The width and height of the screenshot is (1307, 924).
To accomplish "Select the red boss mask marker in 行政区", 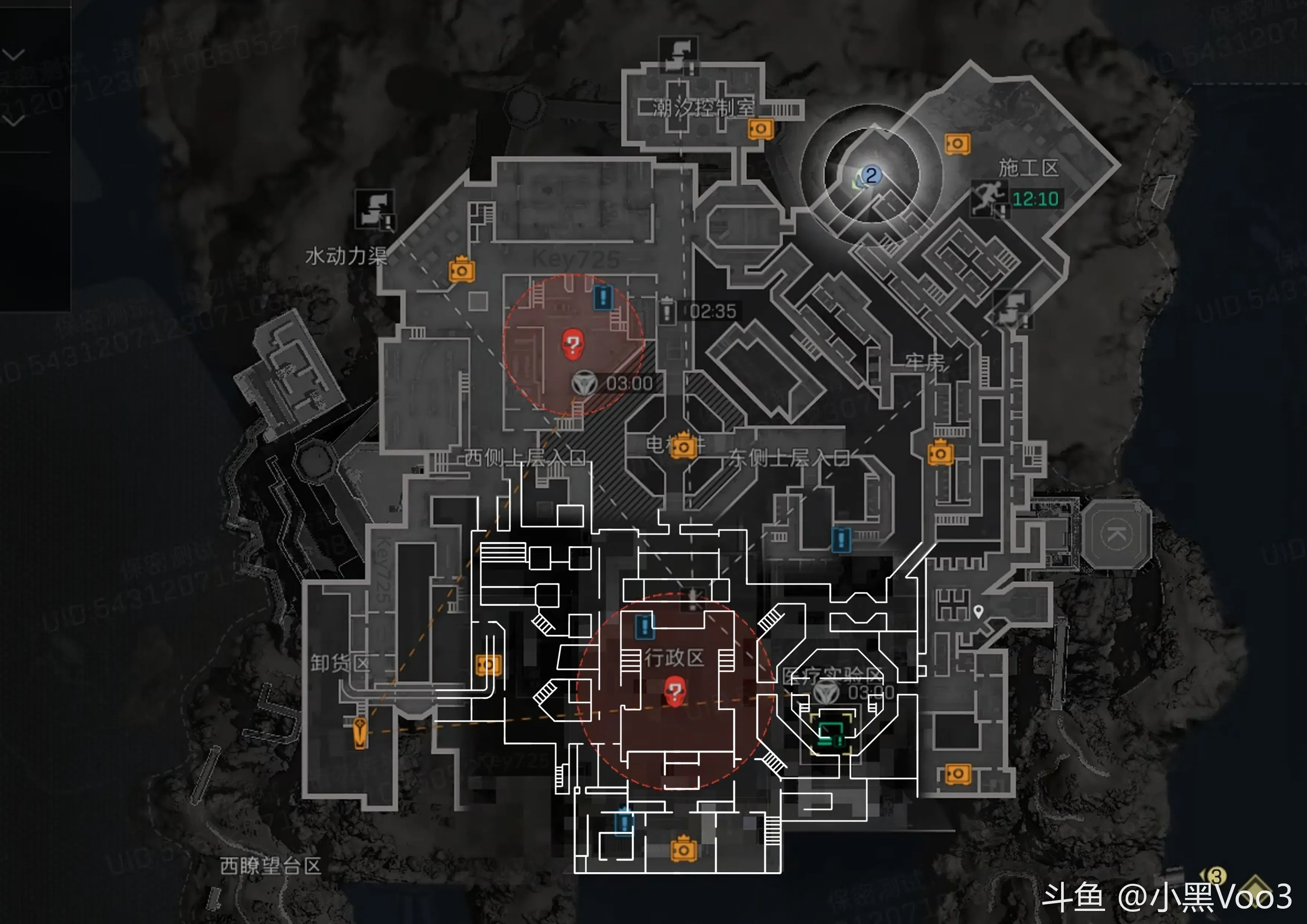I will (675, 691).
